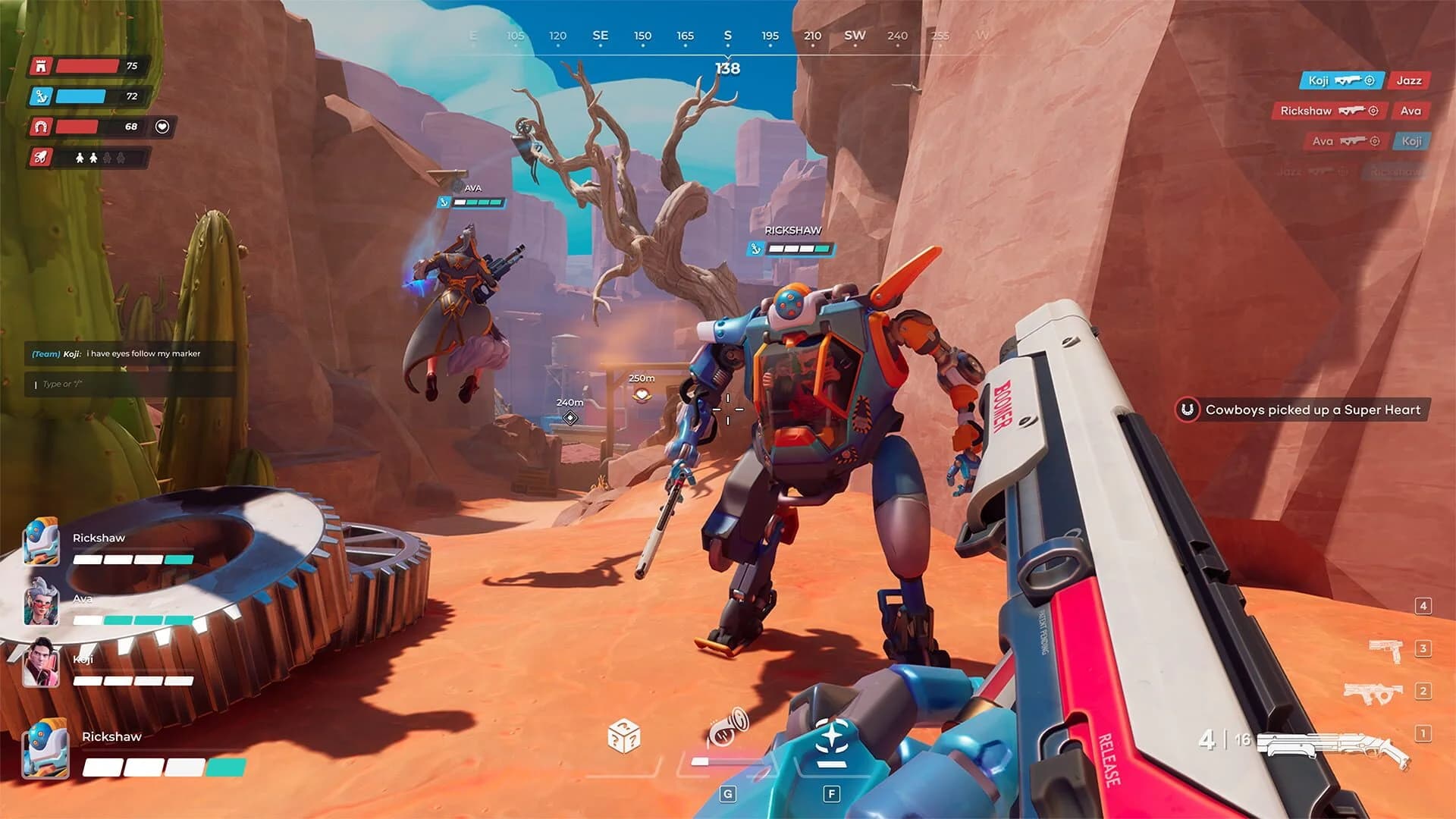This screenshot has width=1456, height=819.
Task: Click the anchor team score icon
Action: 41,96
